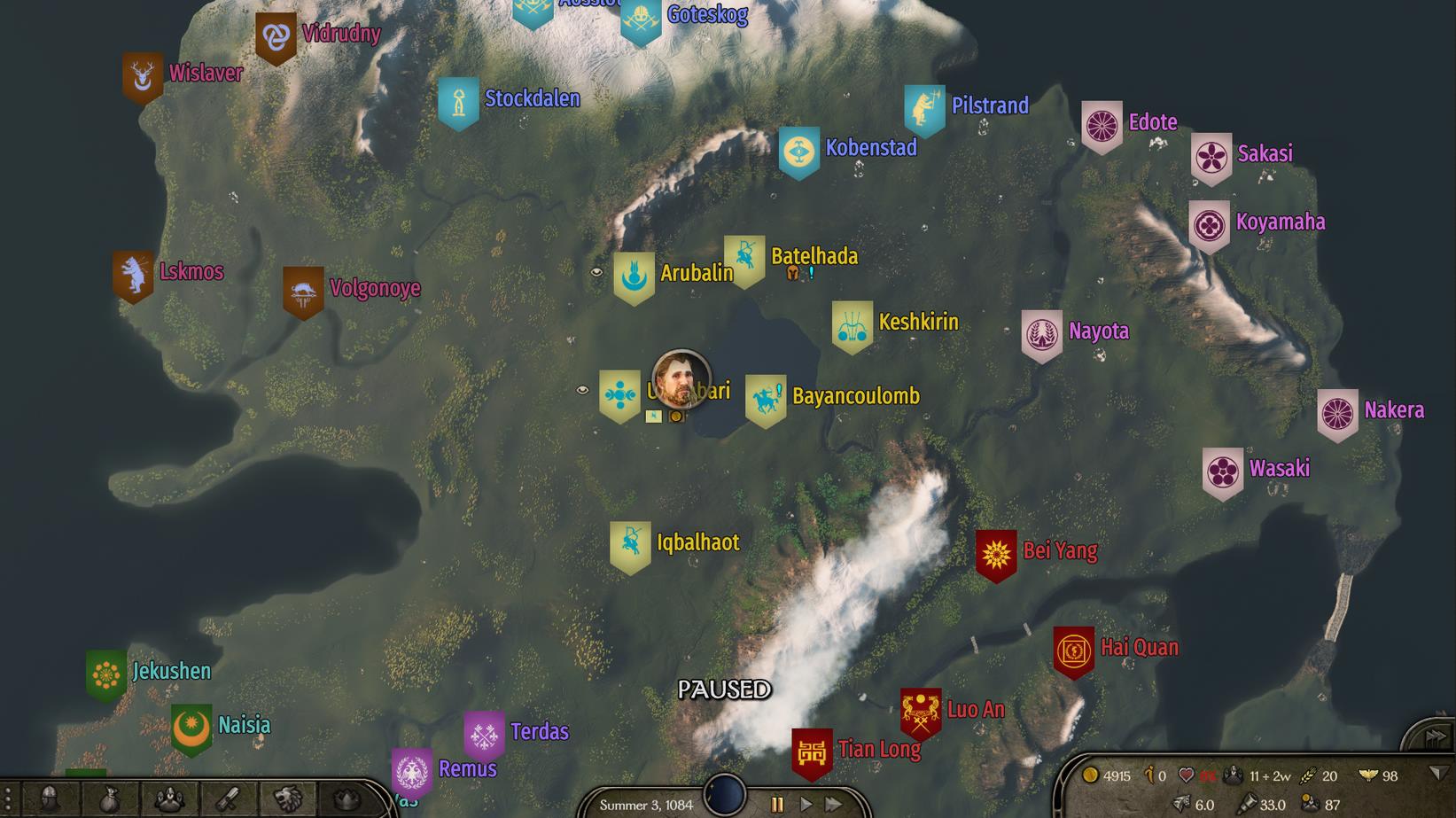The image size is (1456, 818).
Task: Choose the Bei Yang town banner
Action: [996, 556]
